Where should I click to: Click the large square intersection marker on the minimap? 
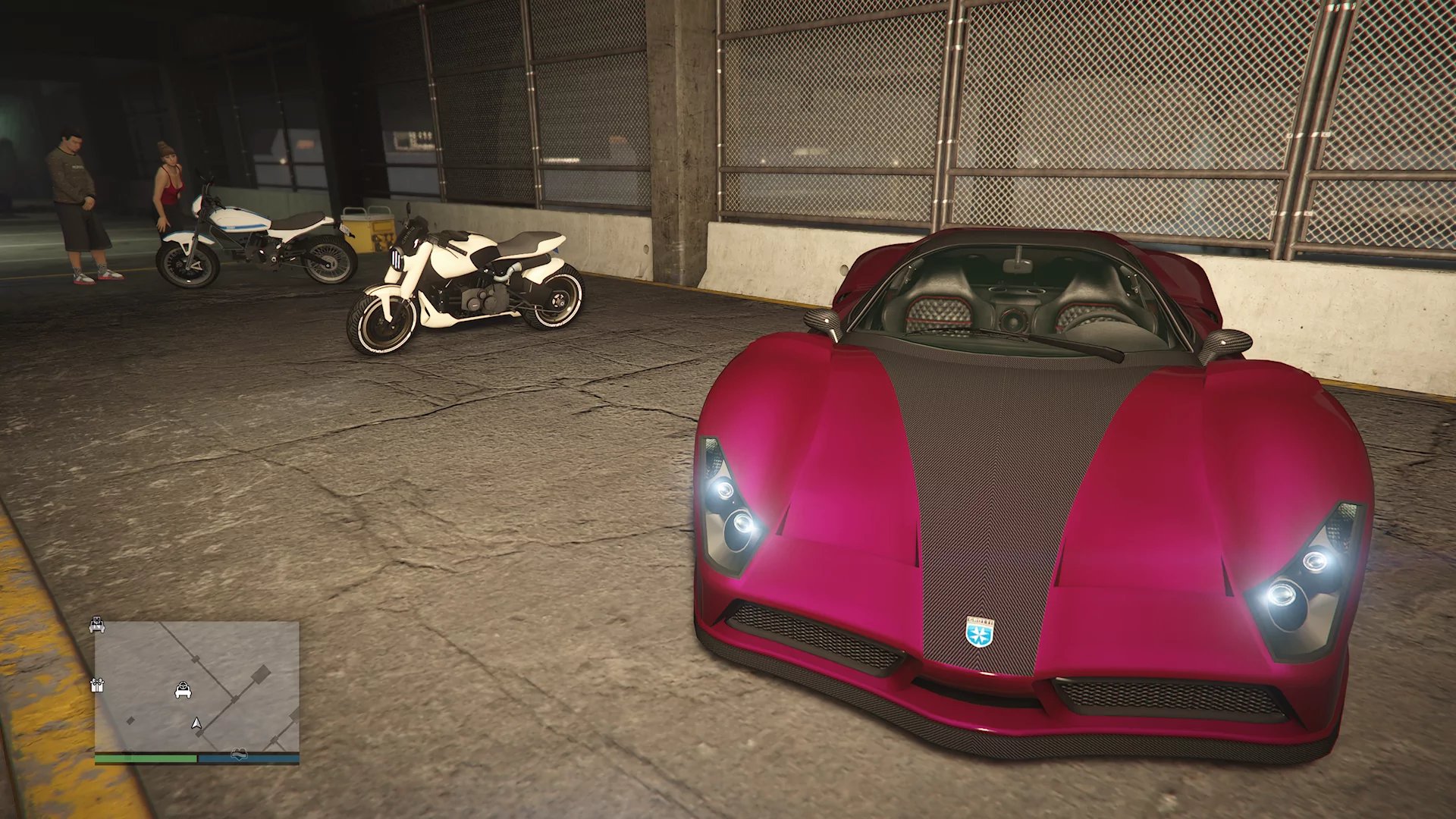point(260,673)
